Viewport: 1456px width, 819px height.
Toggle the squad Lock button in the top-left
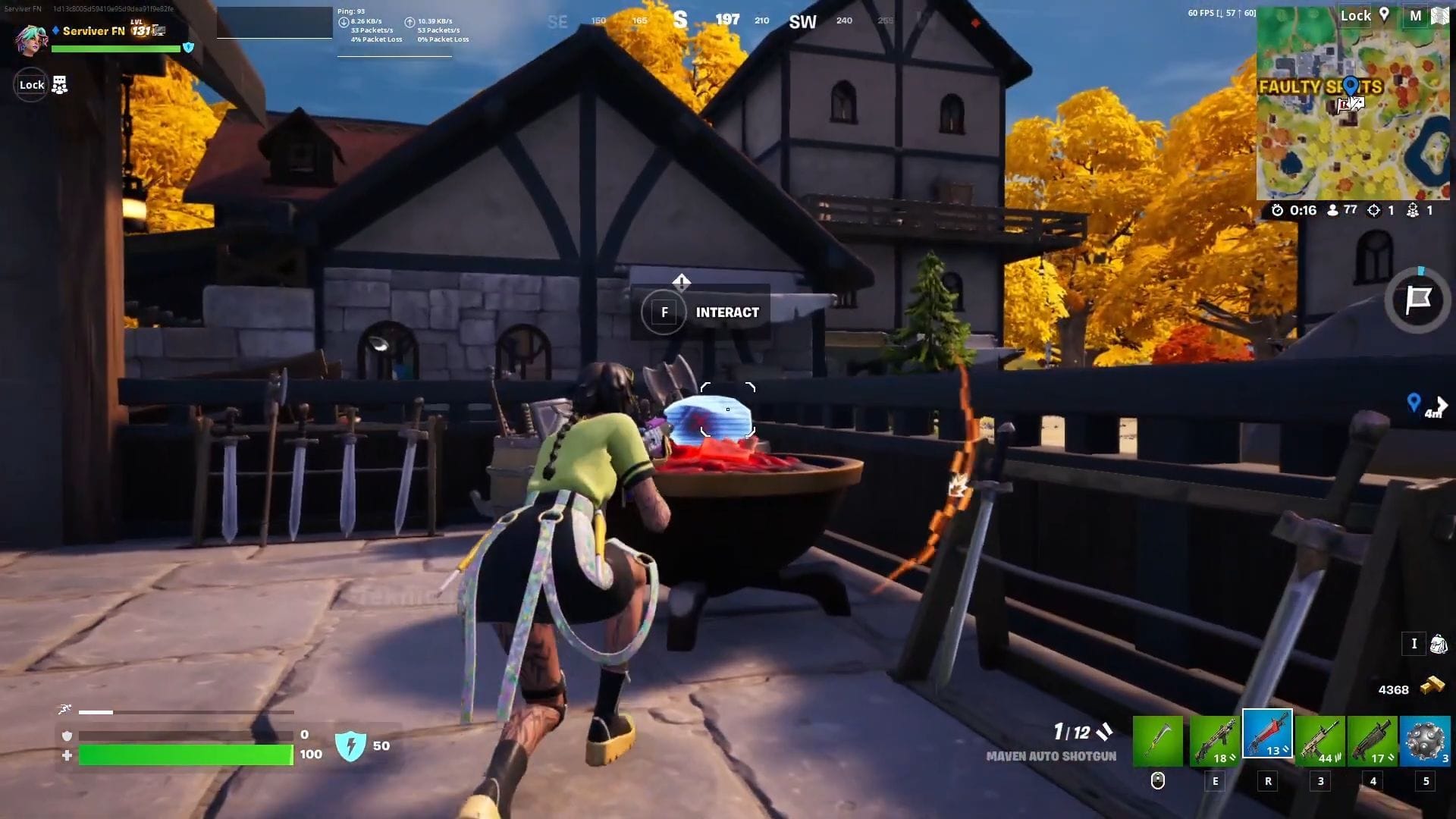pos(31,84)
